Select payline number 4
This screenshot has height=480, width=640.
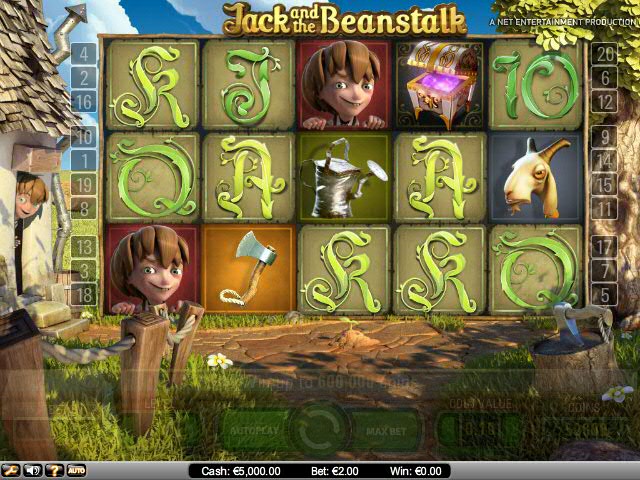click(x=83, y=53)
